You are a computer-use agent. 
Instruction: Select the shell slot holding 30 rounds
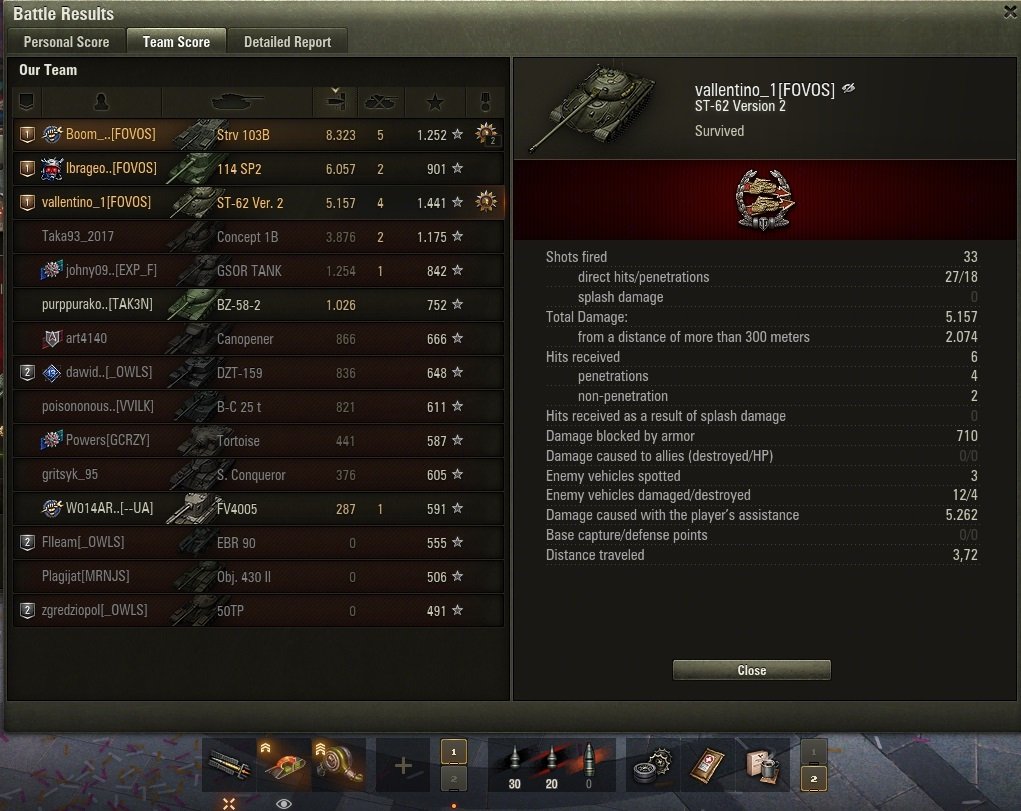click(514, 766)
